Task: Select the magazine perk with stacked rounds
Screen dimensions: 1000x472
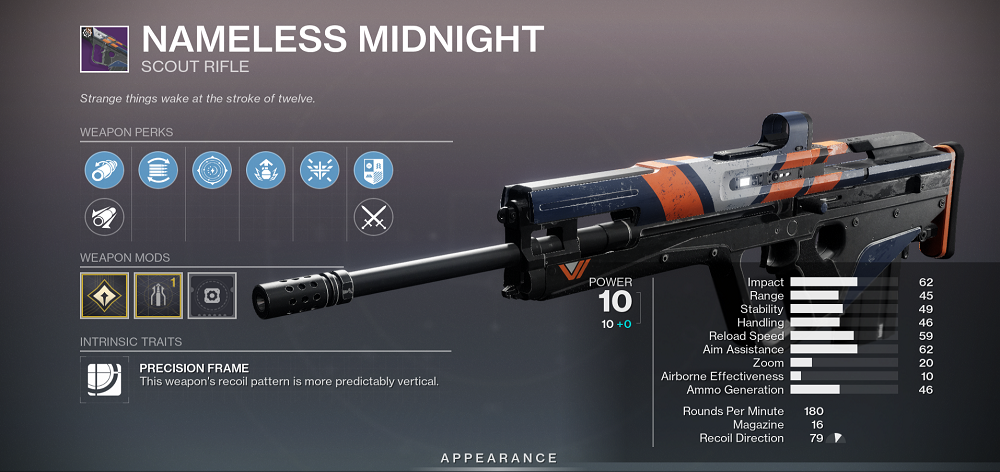Action: [158, 169]
